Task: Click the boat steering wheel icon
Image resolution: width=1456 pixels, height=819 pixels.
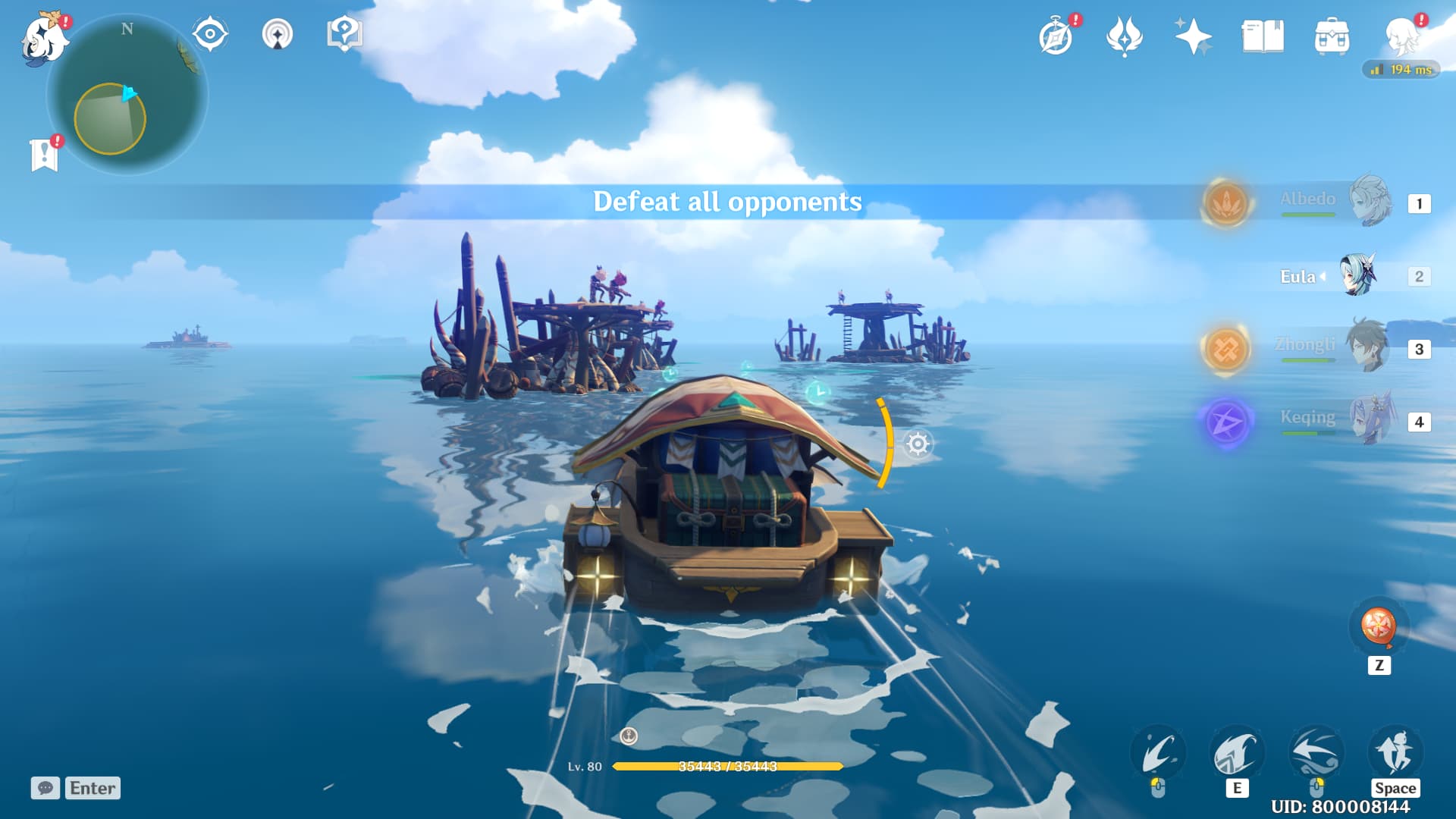Action: coord(918,444)
